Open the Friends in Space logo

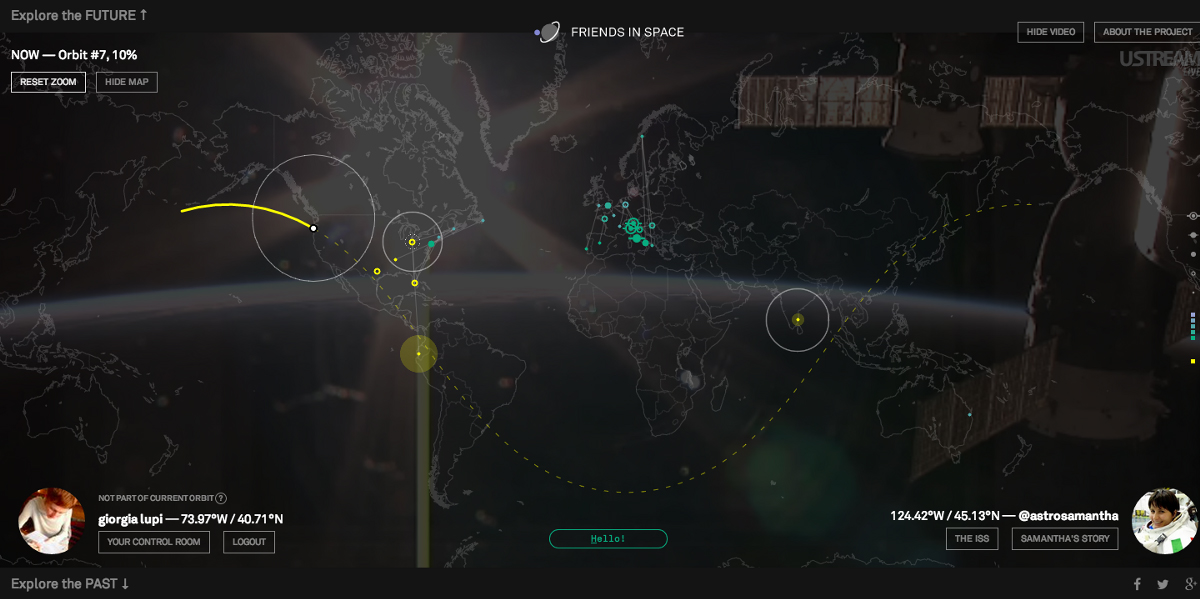point(545,32)
